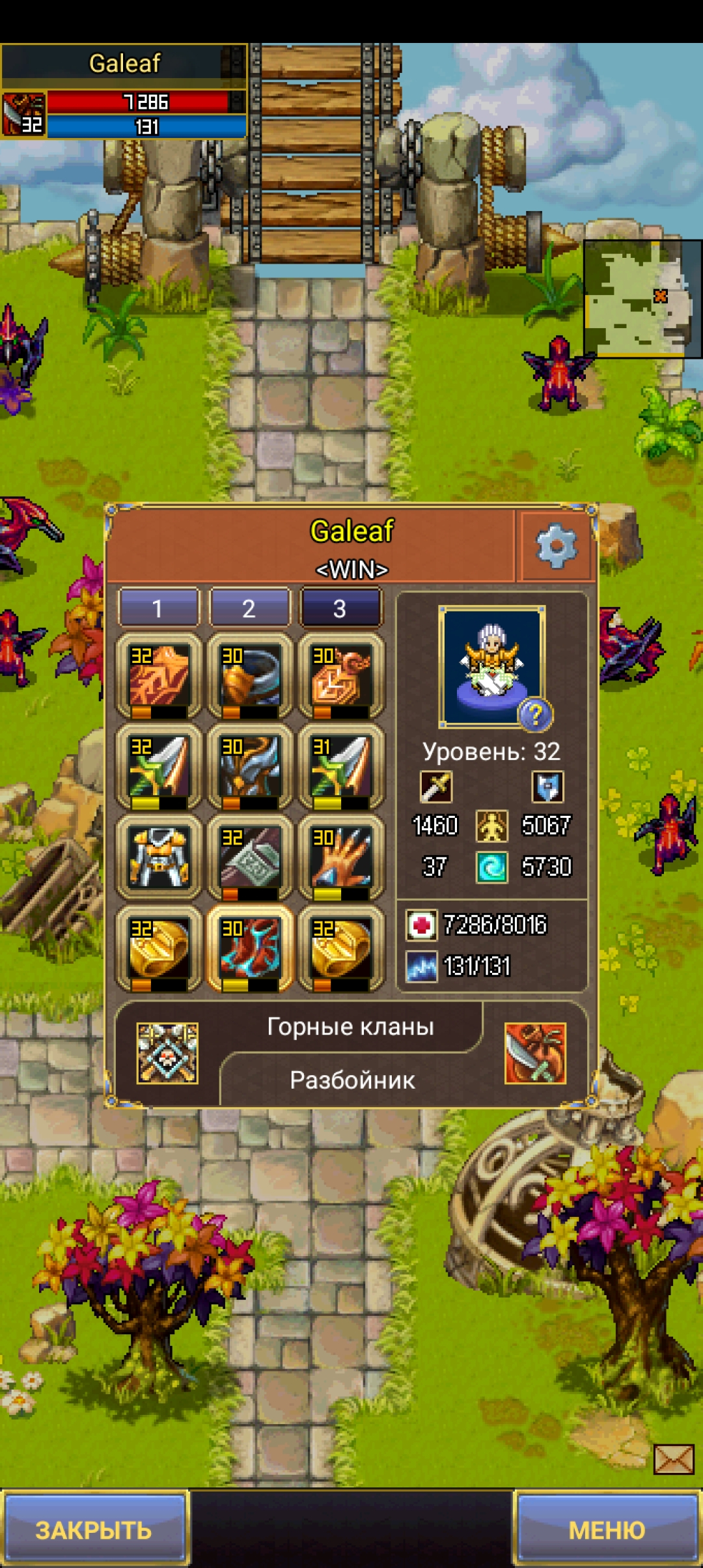Open the gear settings icon in Galeaf's panel
This screenshot has width=703, height=1568.
[556, 546]
